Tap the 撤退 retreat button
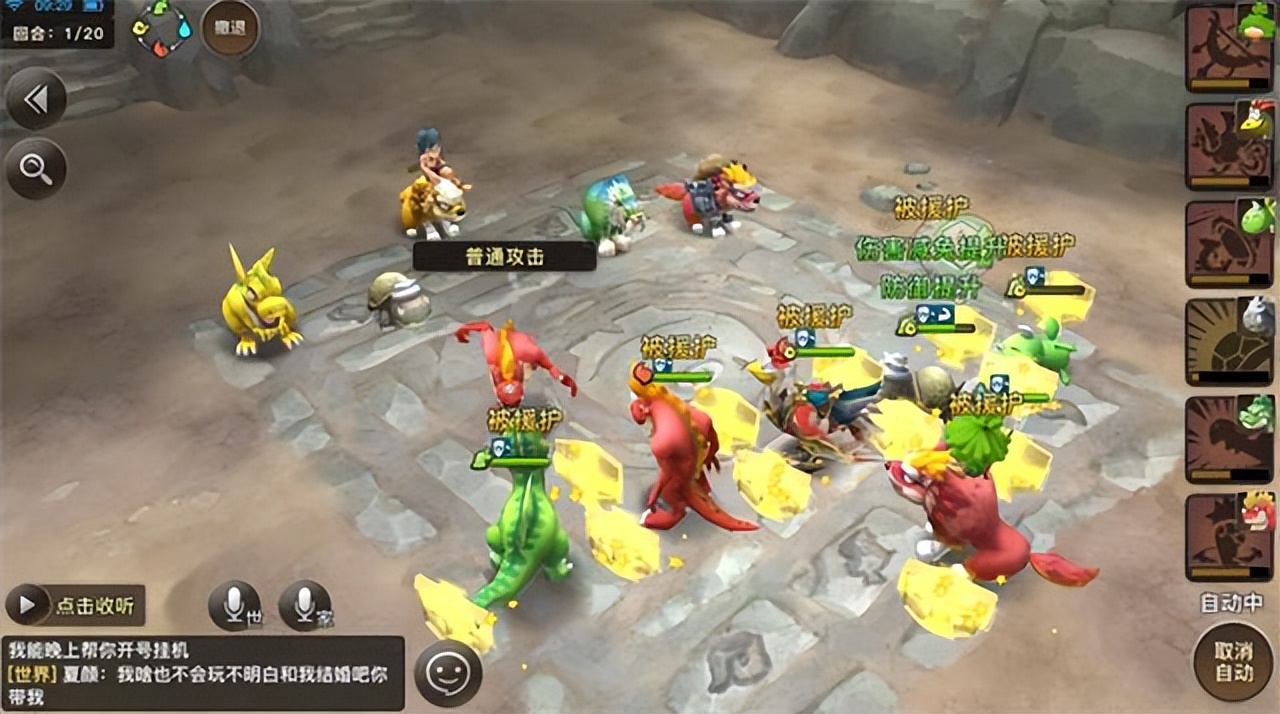 click(x=230, y=28)
